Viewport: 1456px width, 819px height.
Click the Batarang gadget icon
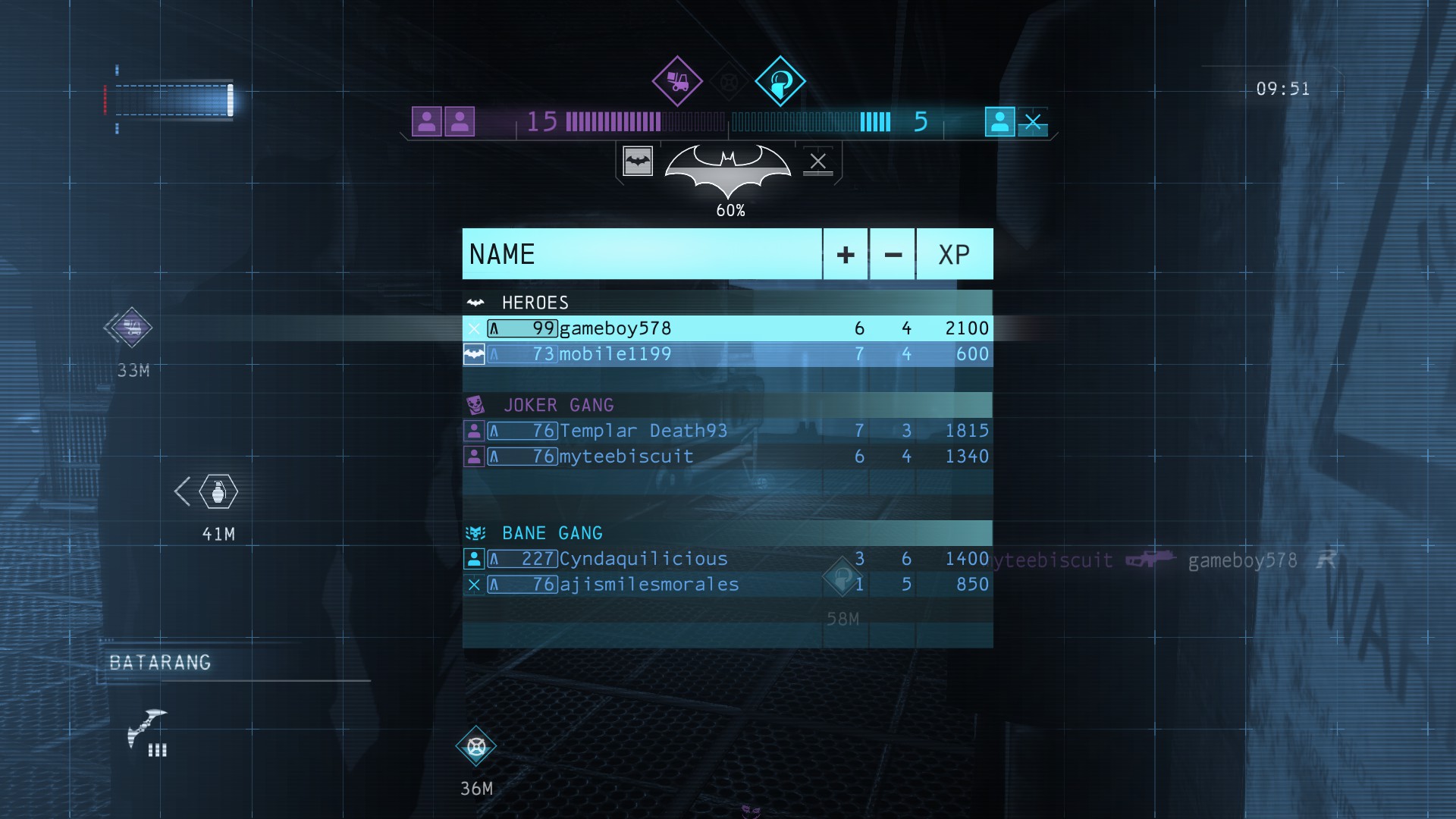pos(146,730)
